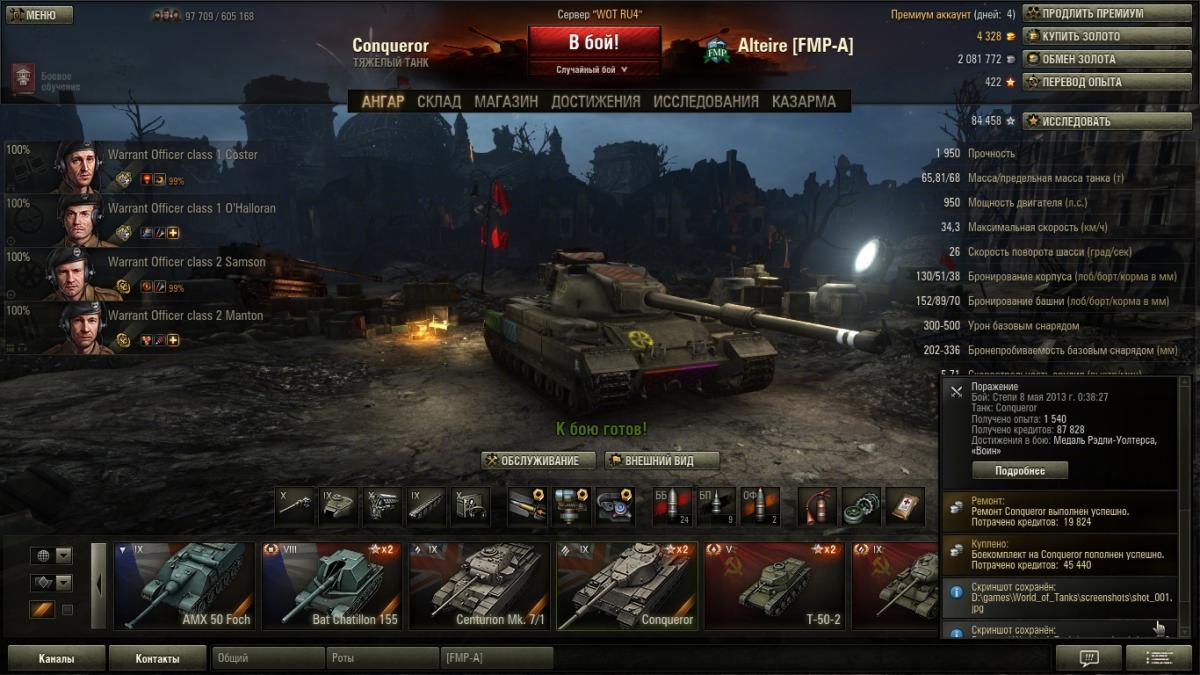Open the Казарма tab

(x=804, y=101)
